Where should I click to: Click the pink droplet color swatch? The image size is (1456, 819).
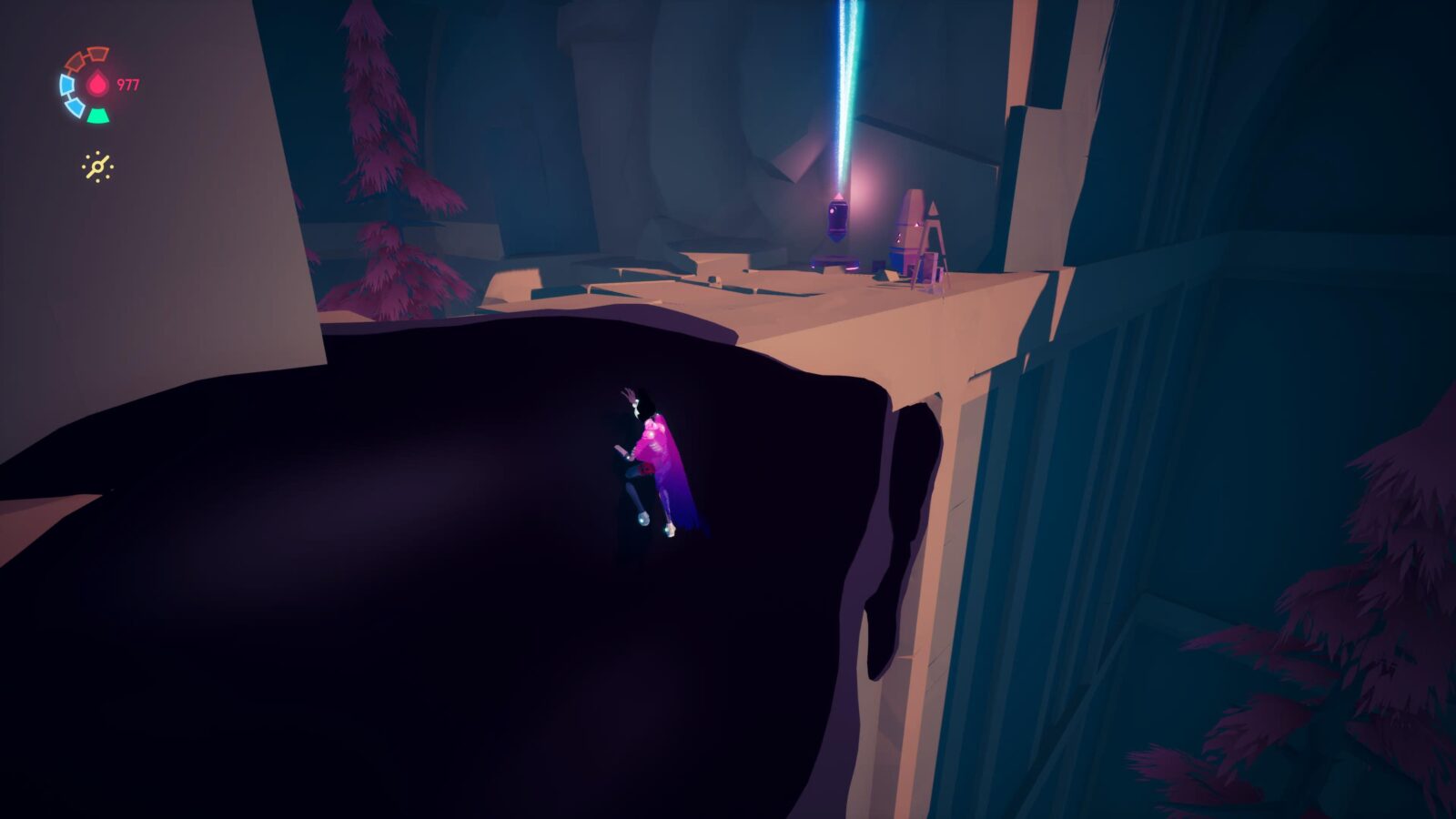click(98, 82)
